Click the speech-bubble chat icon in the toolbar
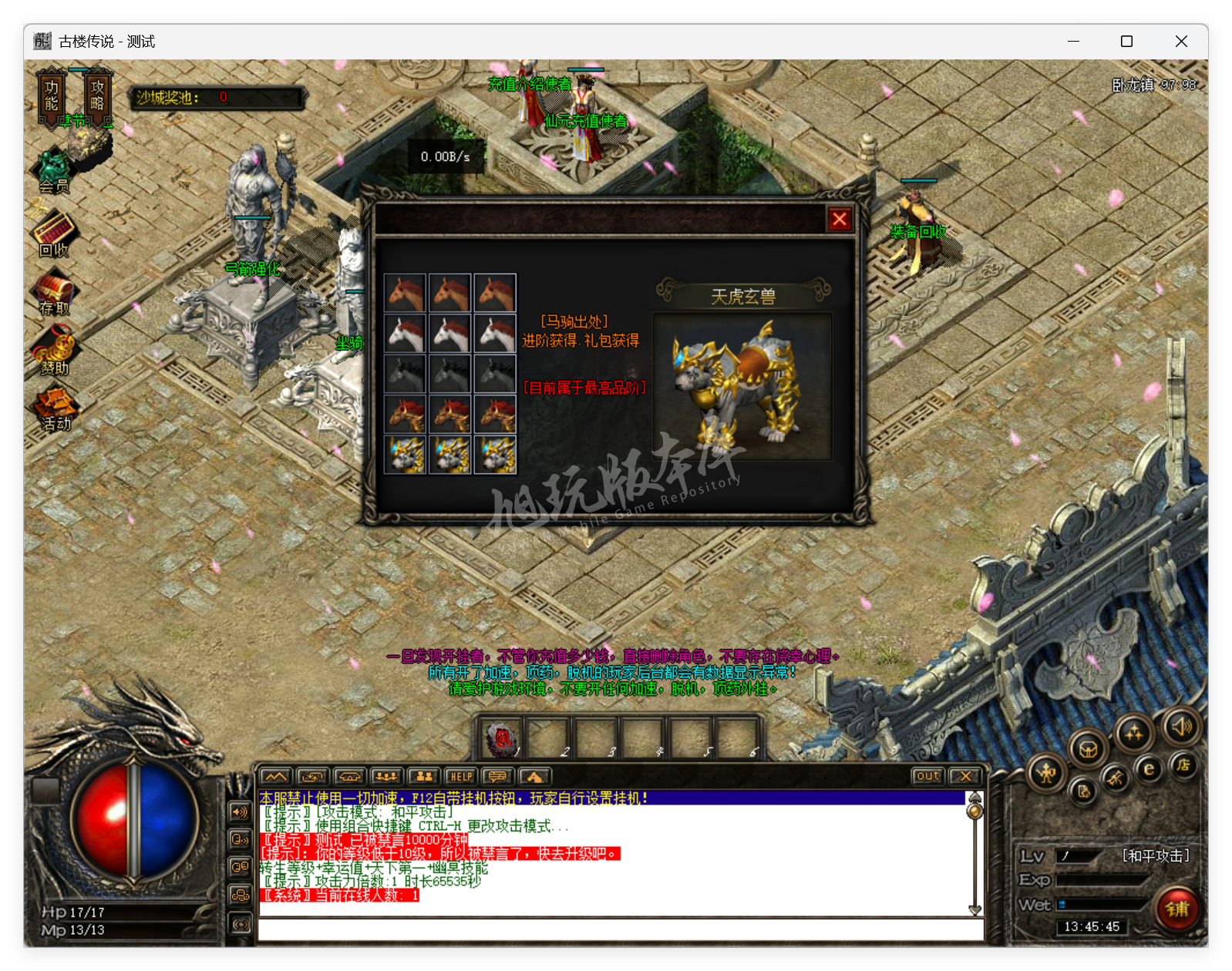The width and height of the screenshot is (1232, 971). [498, 776]
